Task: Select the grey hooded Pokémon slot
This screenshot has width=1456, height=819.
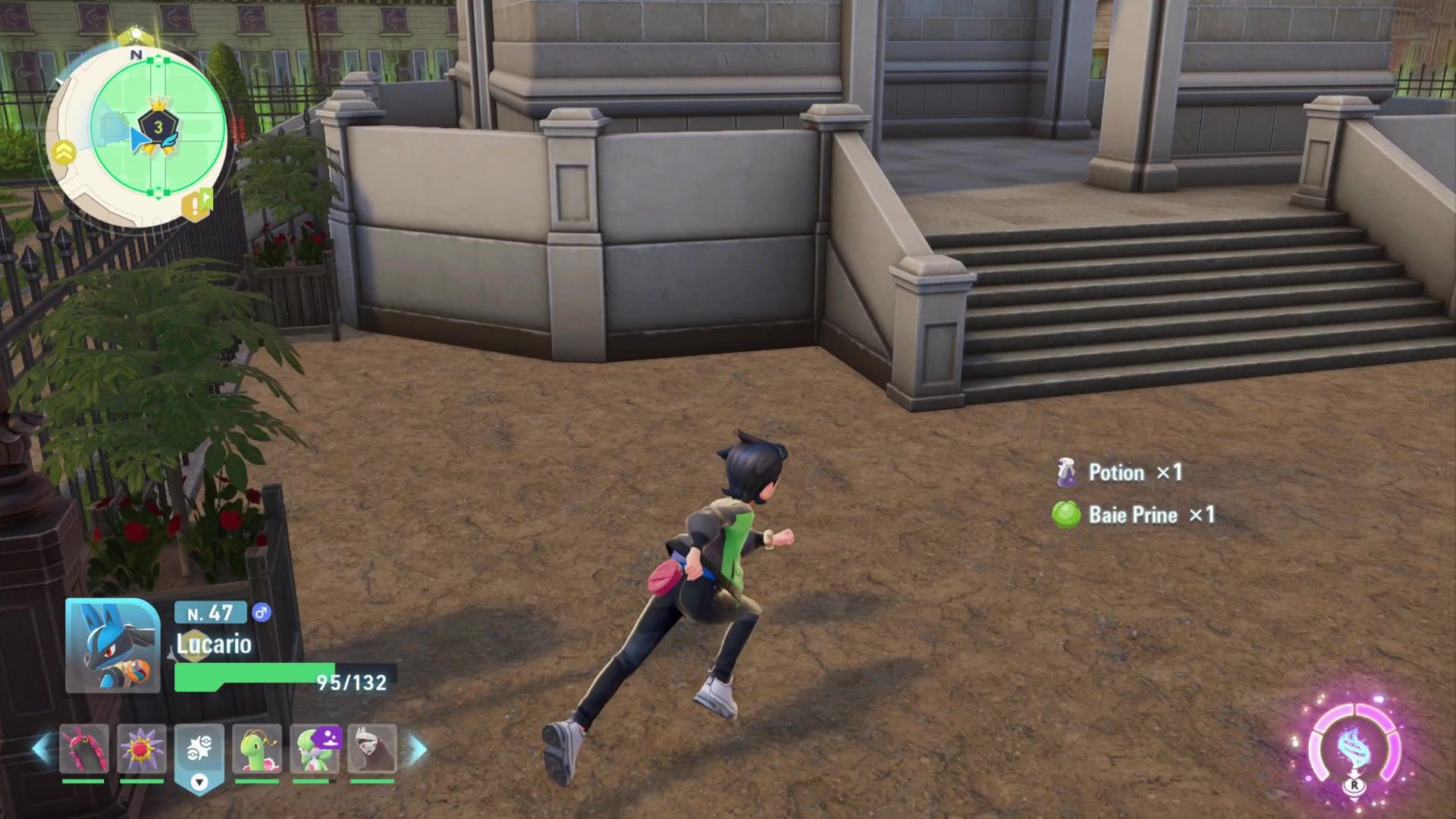Action: pos(372,750)
